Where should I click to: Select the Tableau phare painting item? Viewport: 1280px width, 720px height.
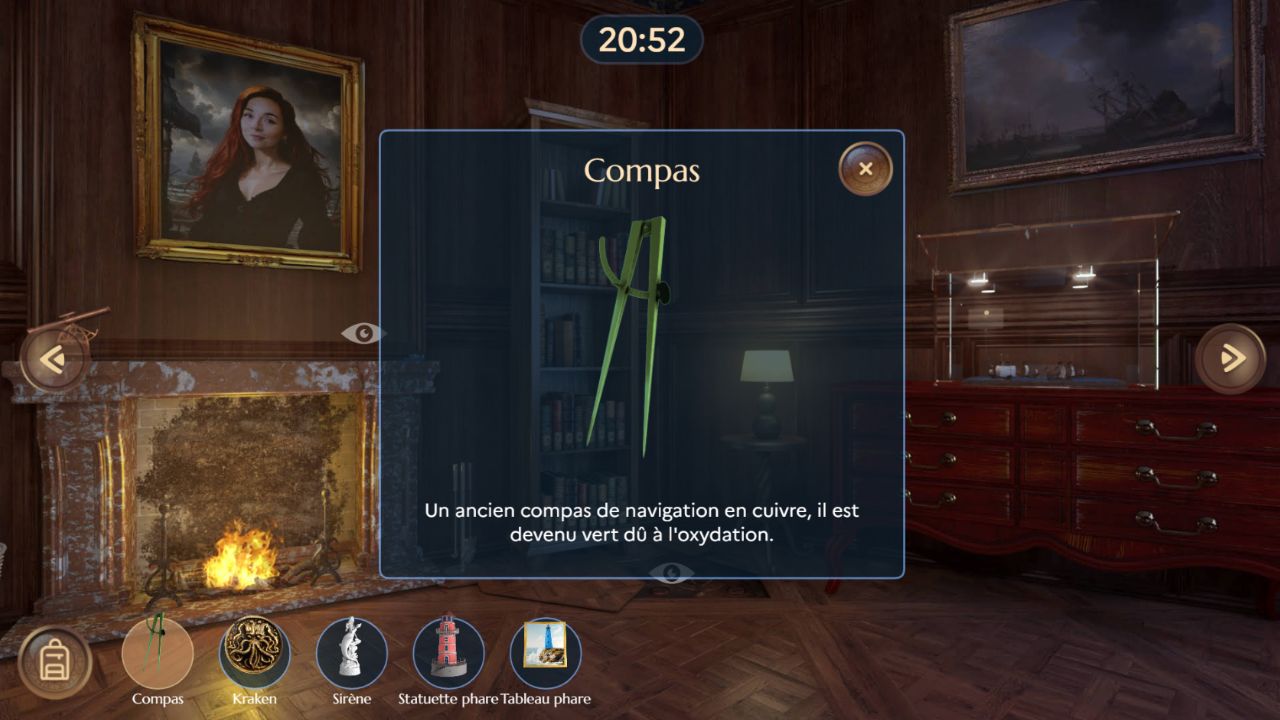(545, 653)
